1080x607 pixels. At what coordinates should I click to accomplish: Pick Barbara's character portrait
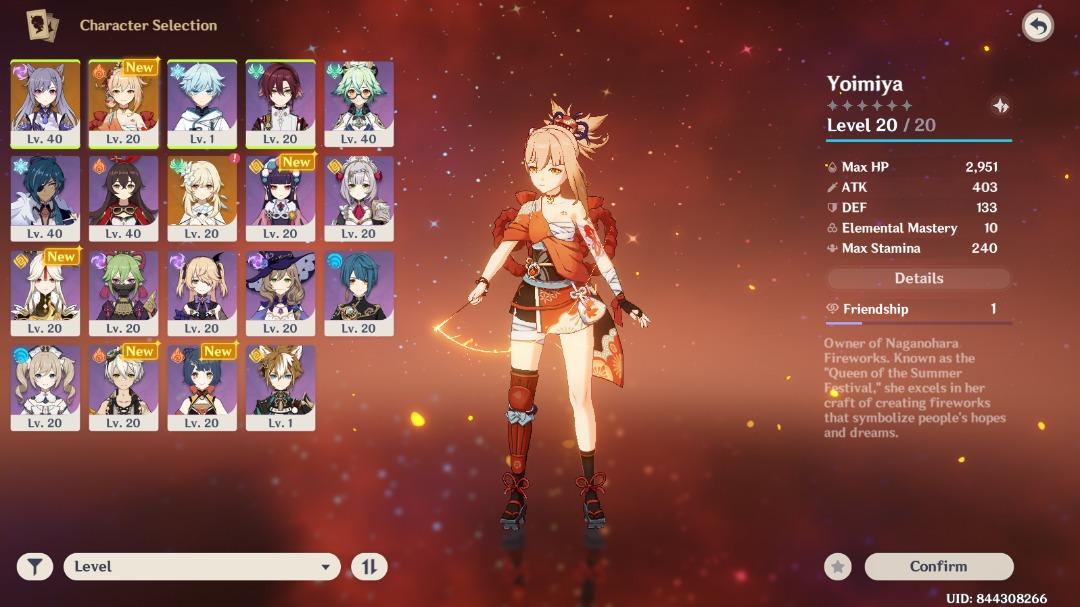(45, 387)
